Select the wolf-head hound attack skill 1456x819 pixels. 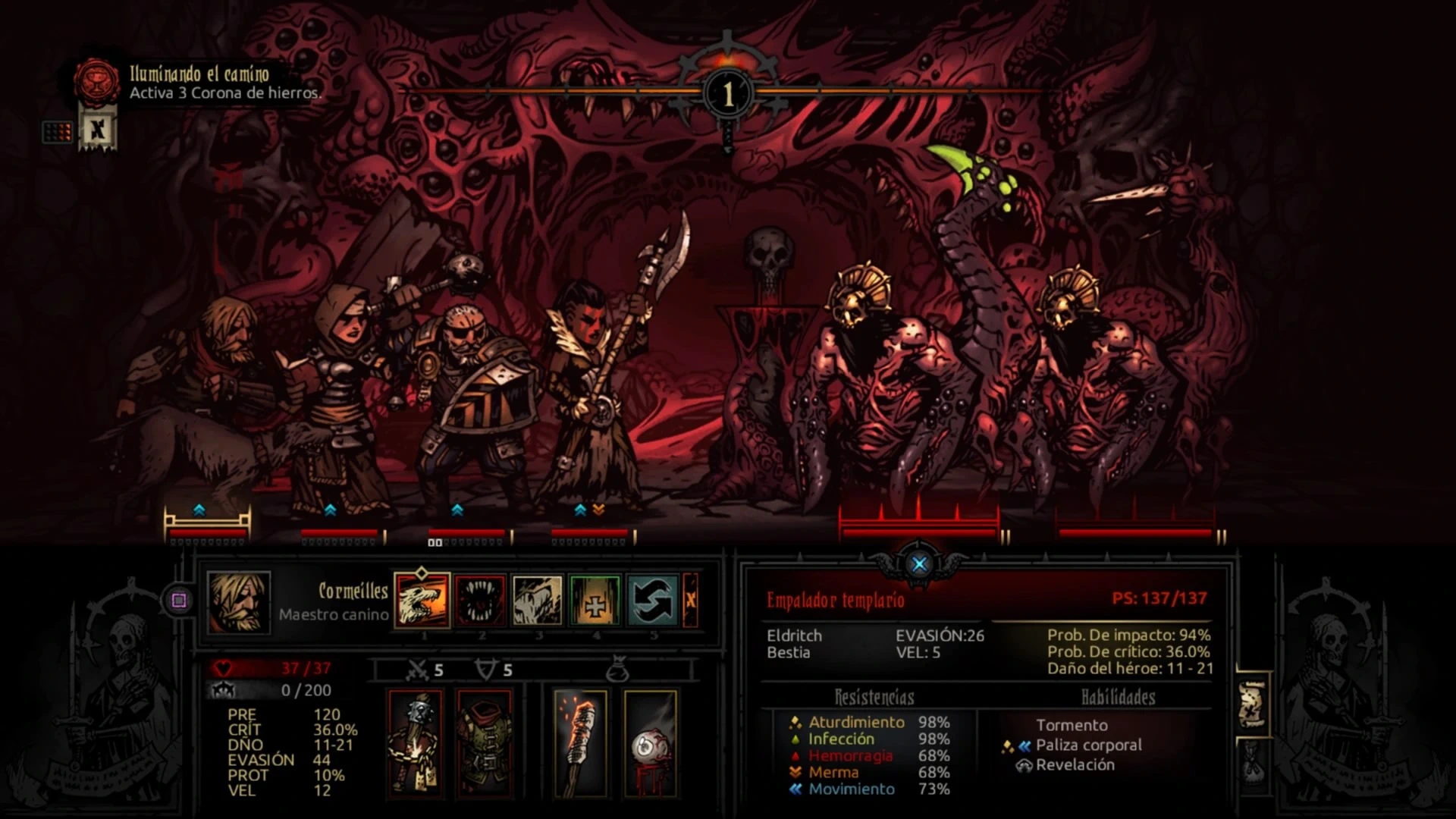tap(422, 600)
